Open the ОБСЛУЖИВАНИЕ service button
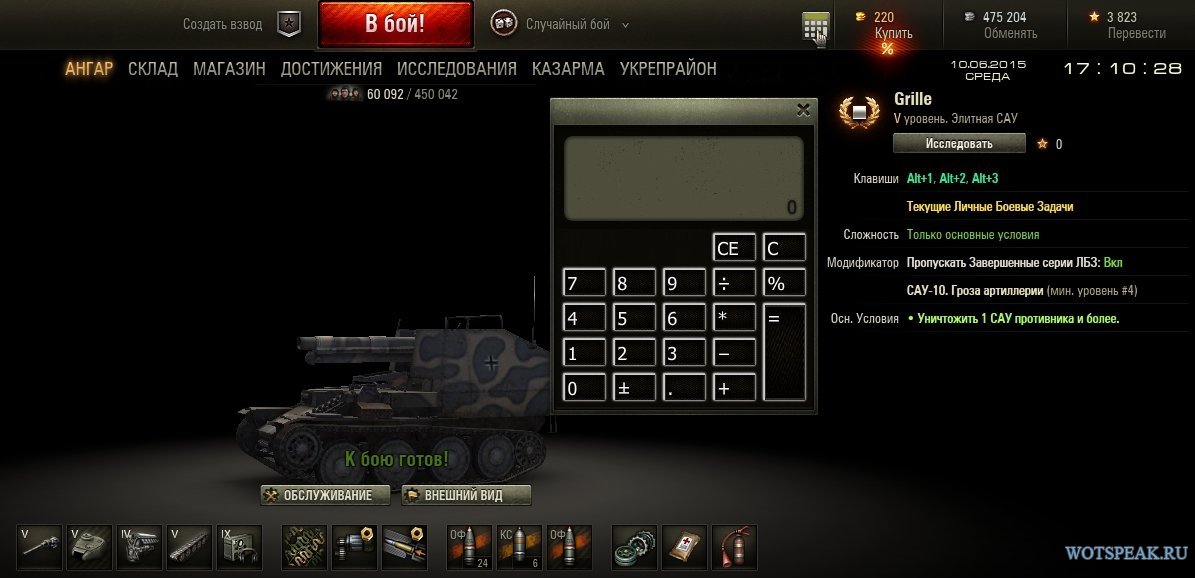The width and height of the screenshot is (1195, 578). coord(325,495)
